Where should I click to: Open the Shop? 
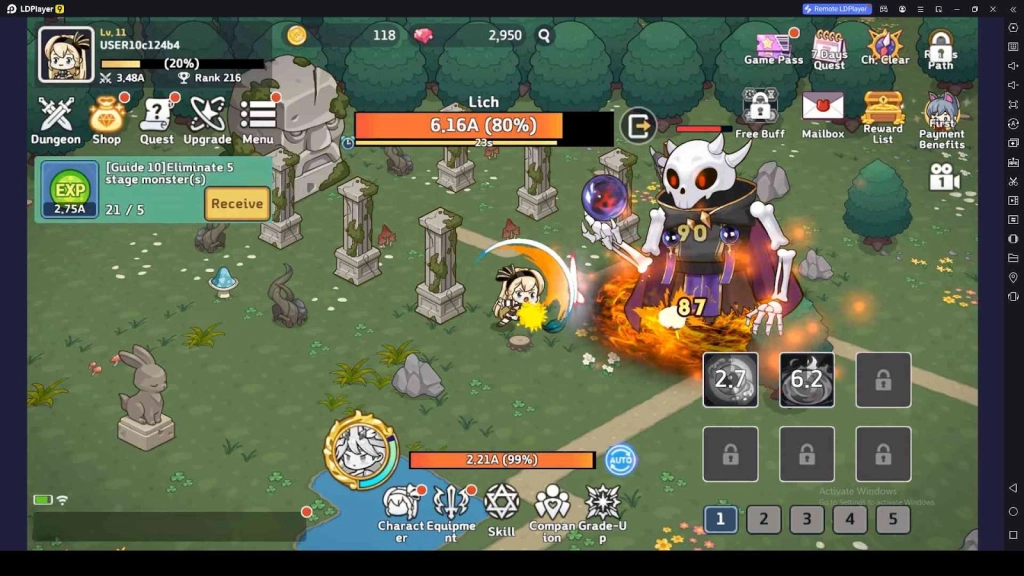pyautogui.click(x=107, y=120)
